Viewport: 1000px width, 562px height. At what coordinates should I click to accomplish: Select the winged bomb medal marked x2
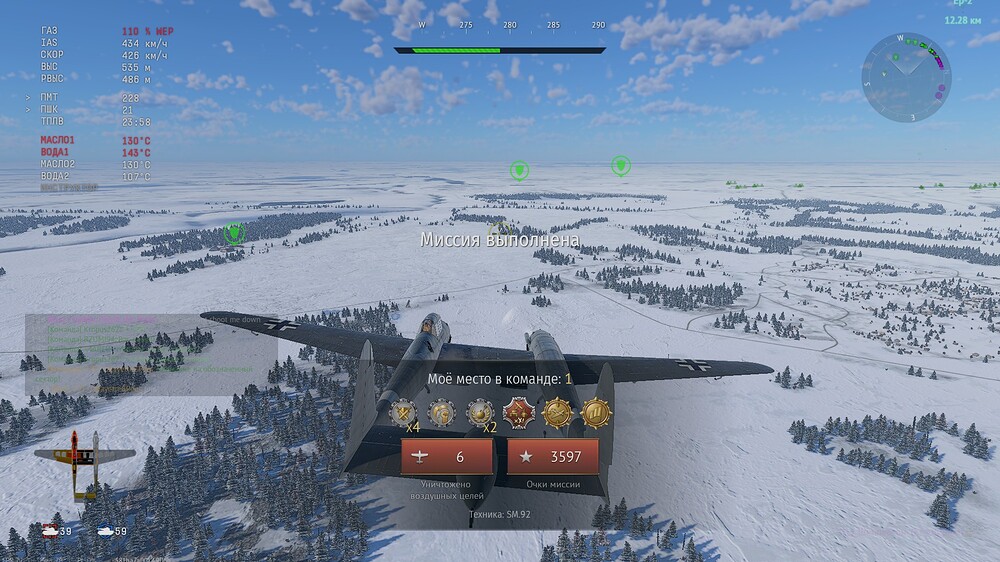click(481, 411)
